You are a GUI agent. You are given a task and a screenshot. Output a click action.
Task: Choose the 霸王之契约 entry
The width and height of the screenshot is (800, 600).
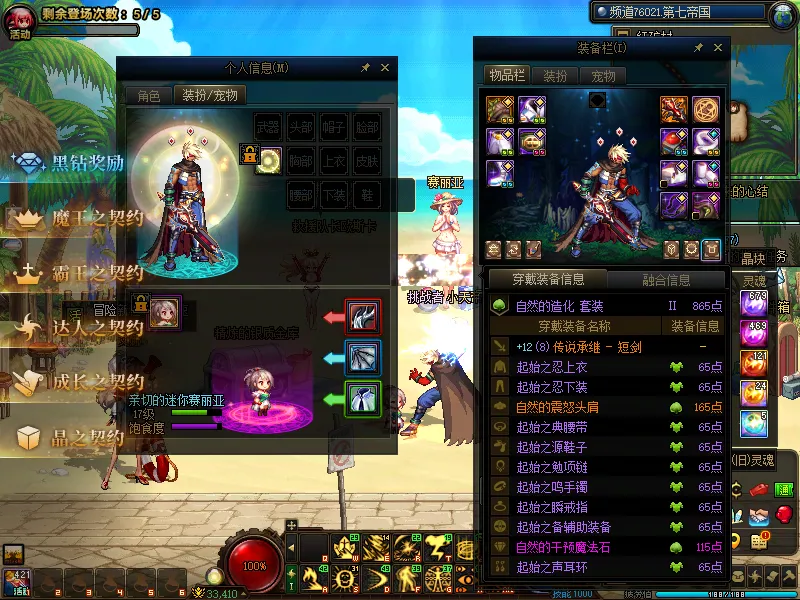pos(98,273)
